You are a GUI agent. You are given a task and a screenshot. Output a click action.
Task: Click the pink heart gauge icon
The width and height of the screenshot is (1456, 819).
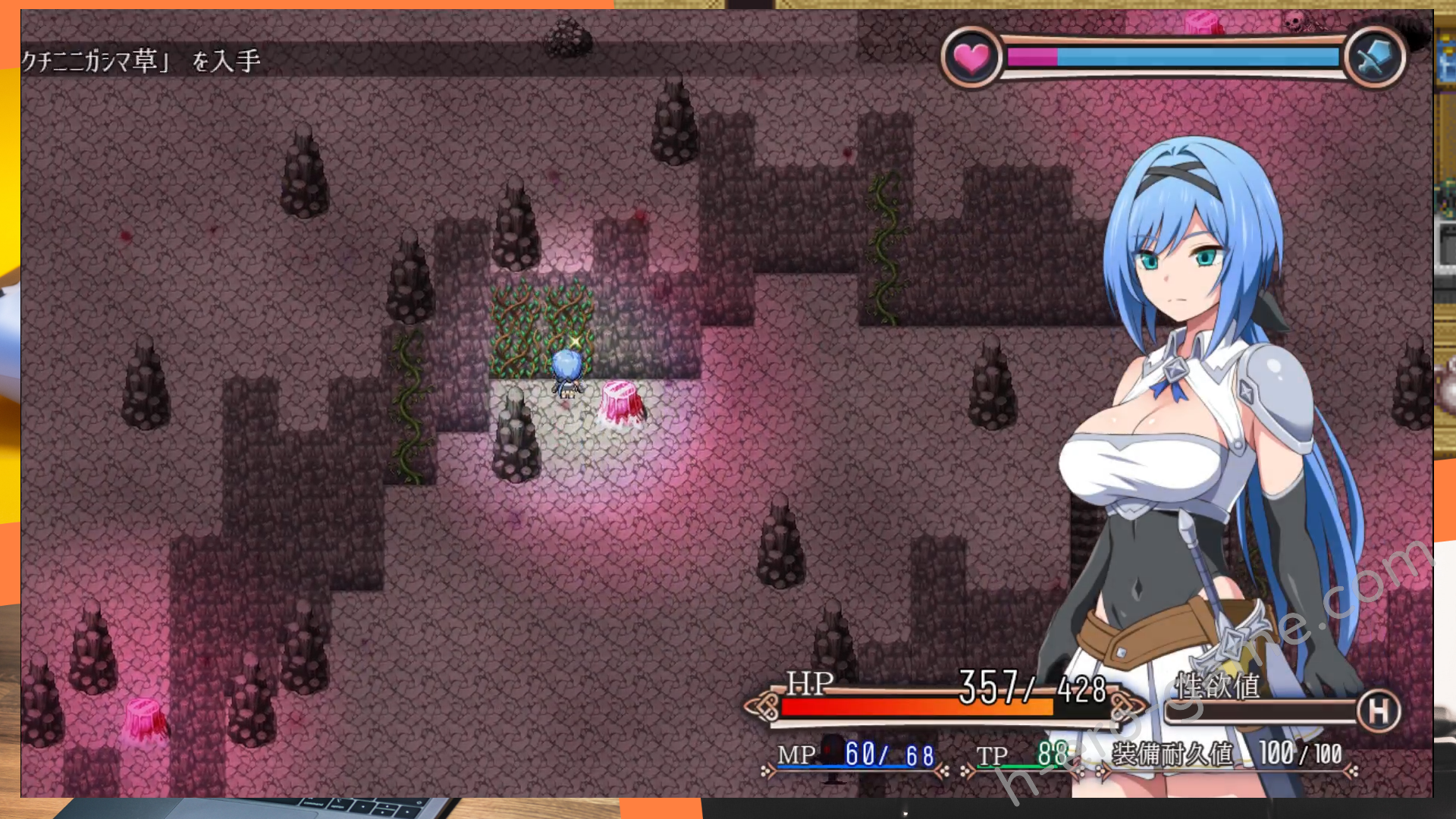[x=971, y=58]
